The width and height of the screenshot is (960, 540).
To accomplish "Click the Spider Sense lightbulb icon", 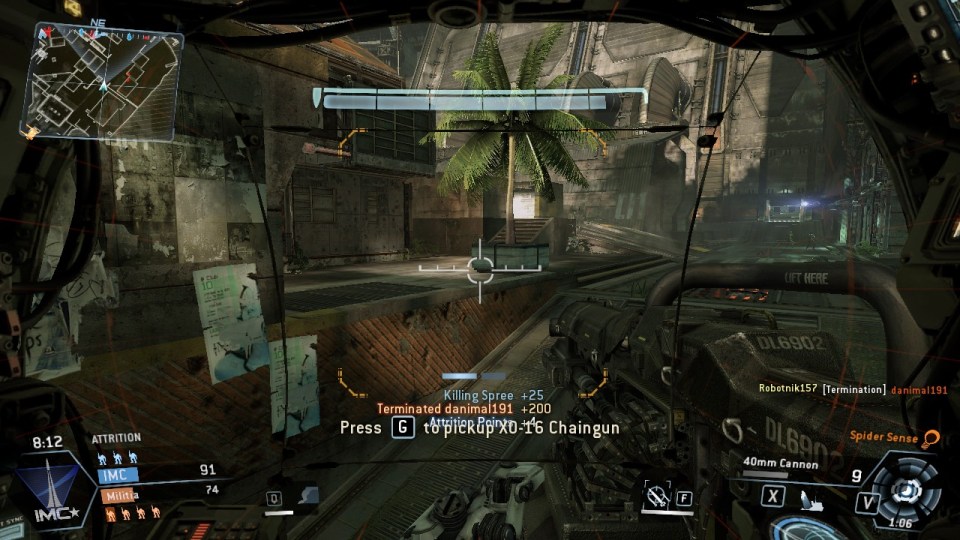I will pyautogui.click(x=932, y=437).
